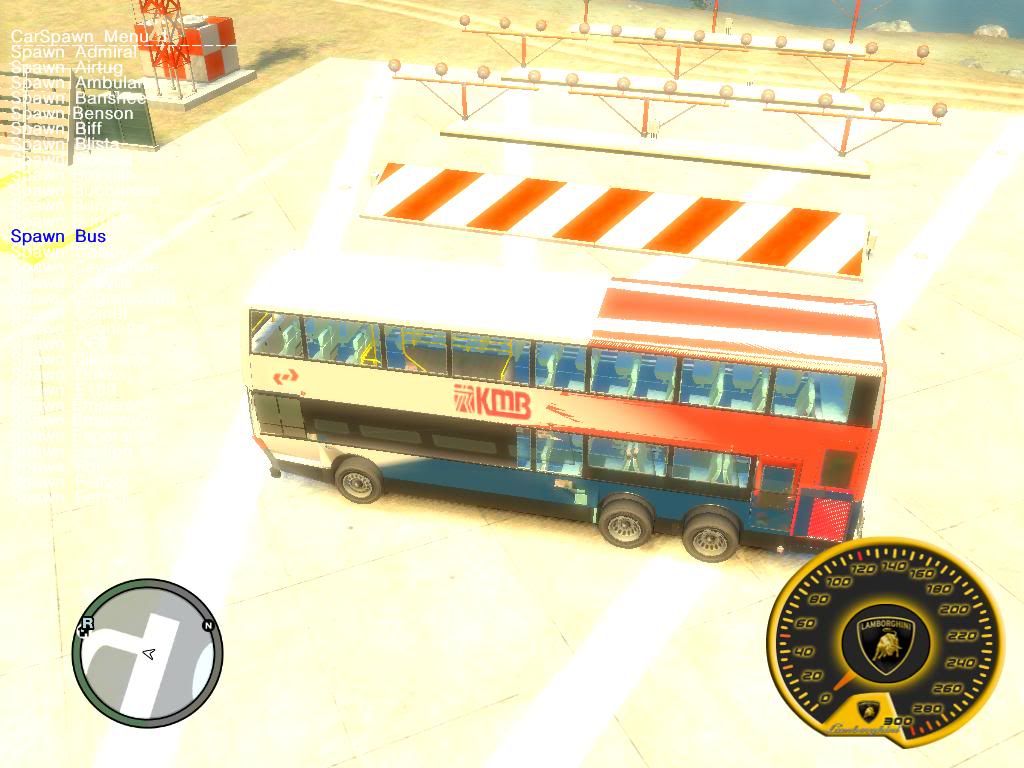Pick Spawn Biff from the menu
Screen dimensions: 1024x768
[x=57, y=129]
